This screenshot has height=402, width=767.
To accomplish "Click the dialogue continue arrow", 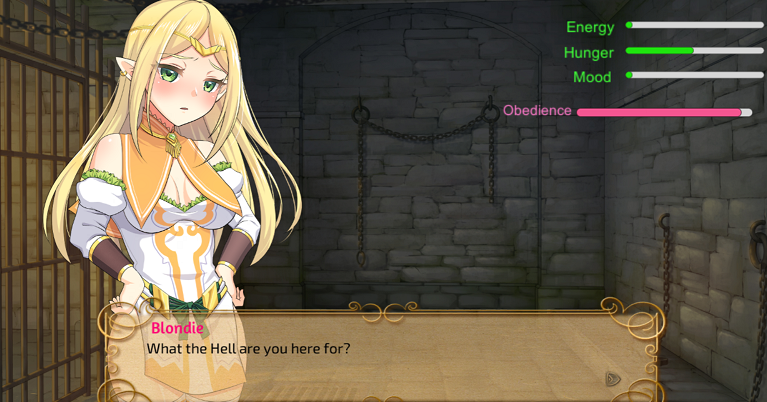I will (x=613, y=378).
